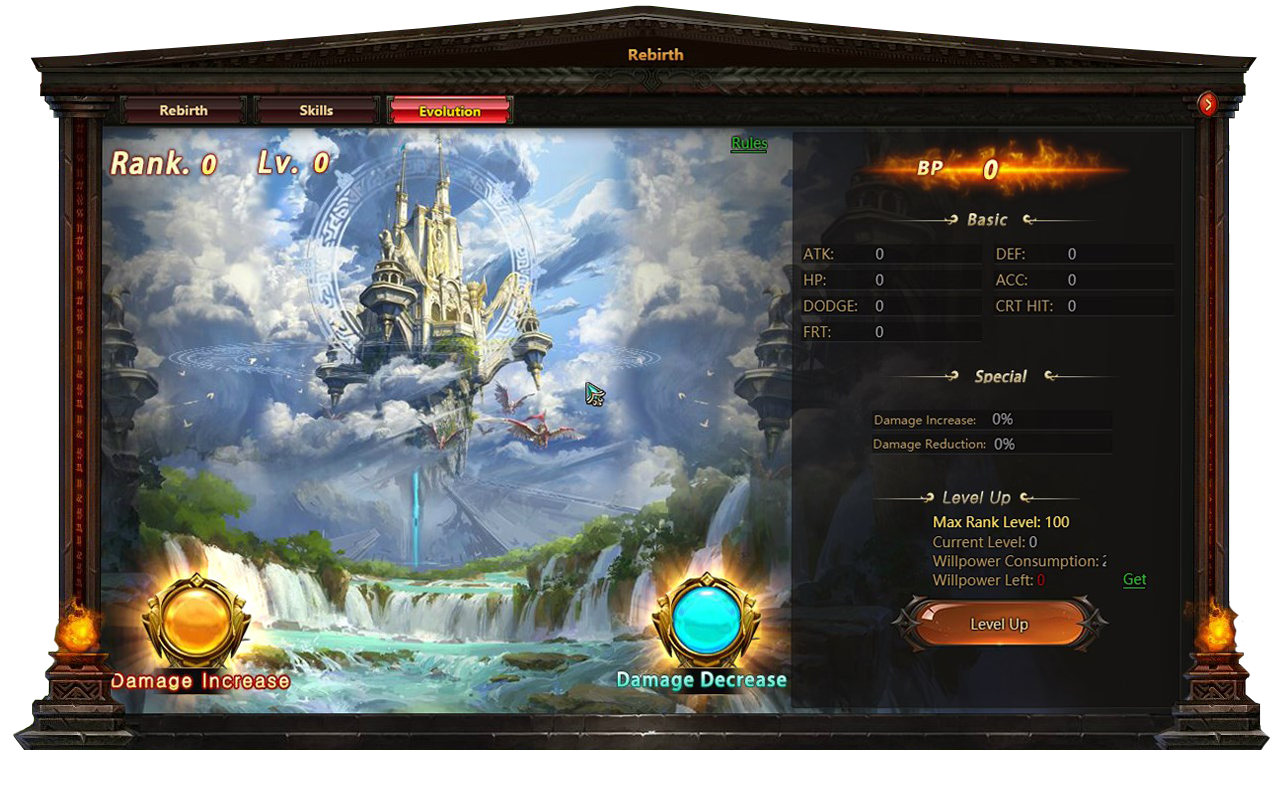Choose the cyan Damage Decrease orb

(x=705, y=624)
